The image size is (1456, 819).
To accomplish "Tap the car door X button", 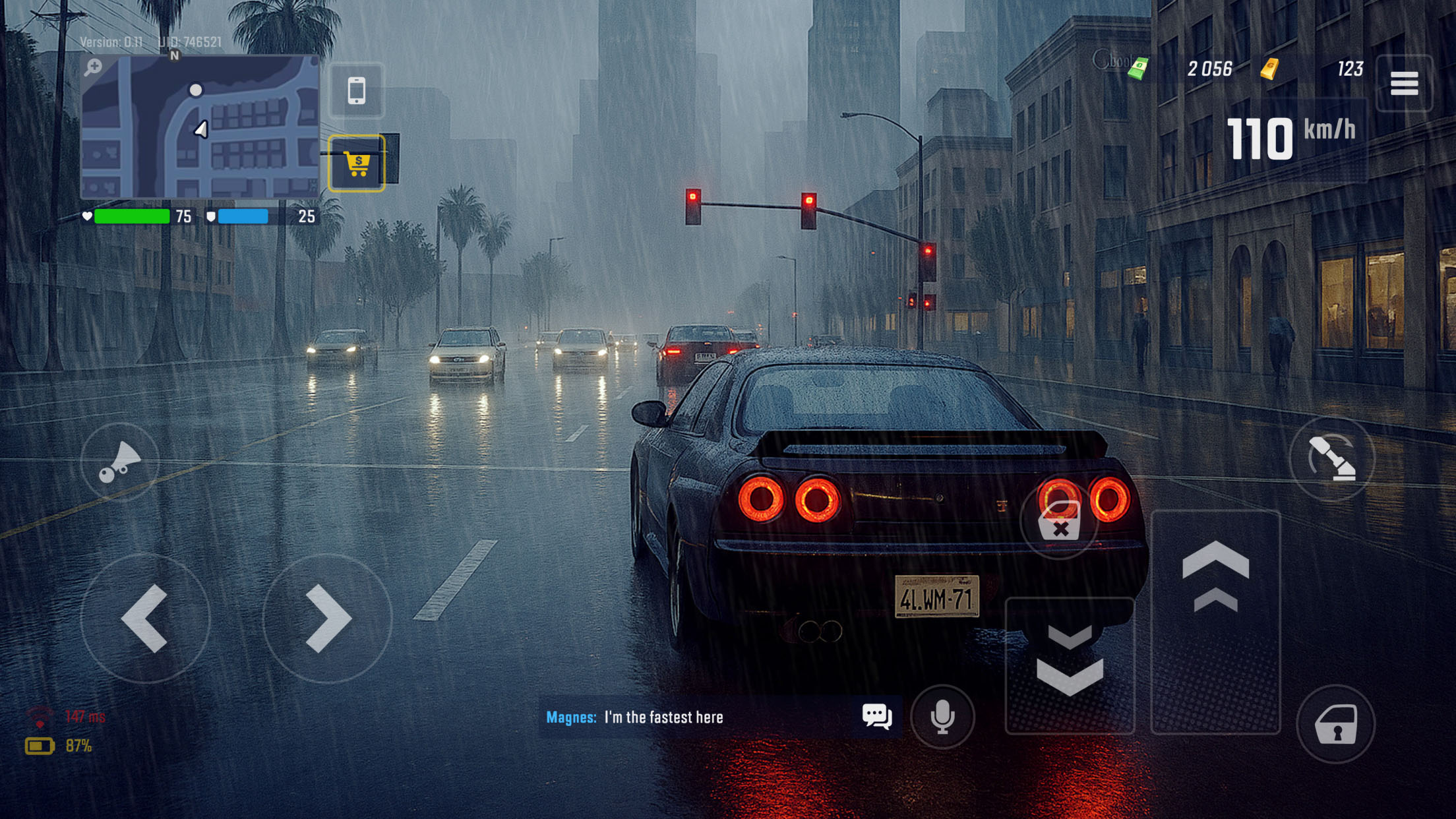I will click(1059, 520).
